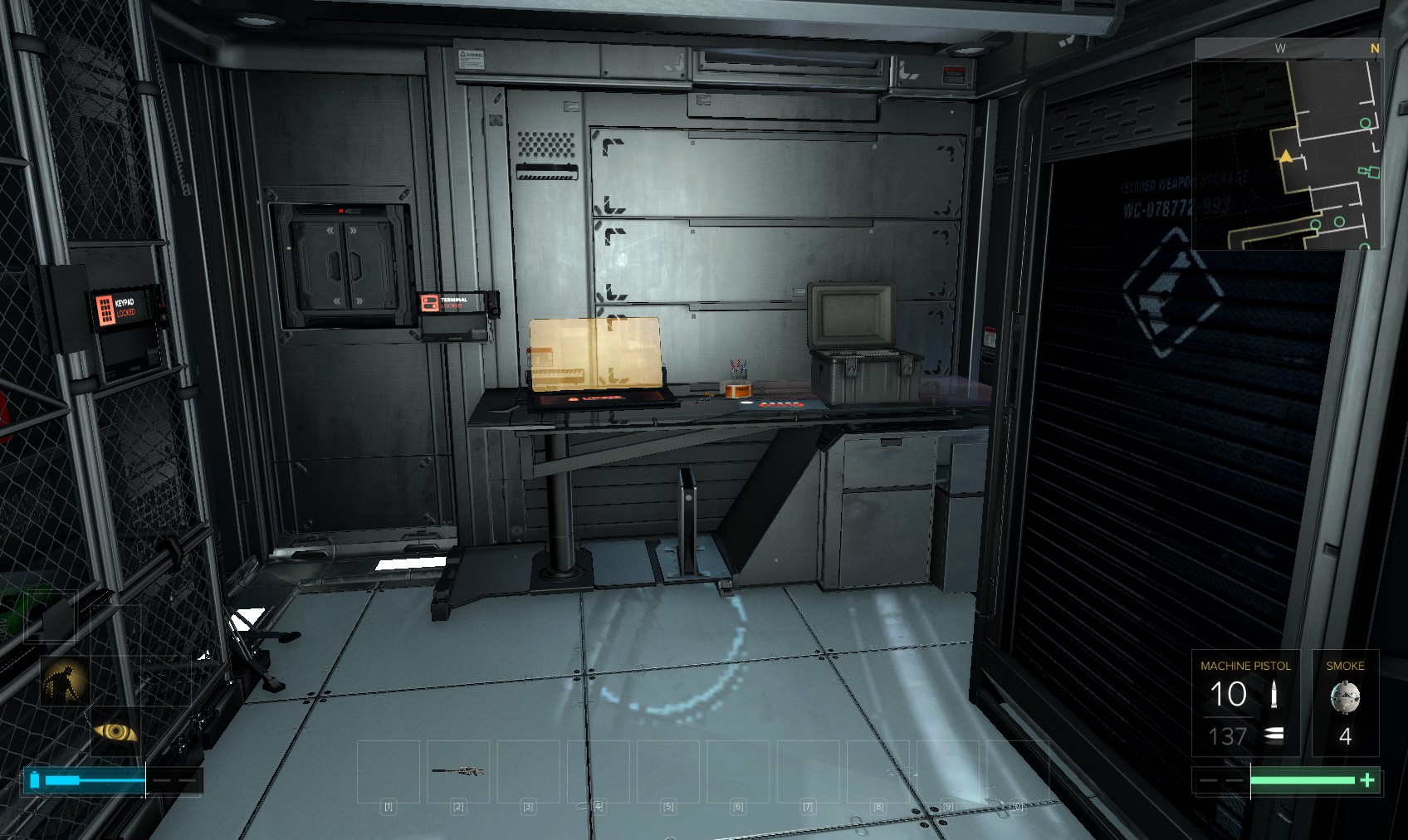1408x840 pixels.
Task: Select the Machine Pistol weapon panel
Action: pos(1245,702)
